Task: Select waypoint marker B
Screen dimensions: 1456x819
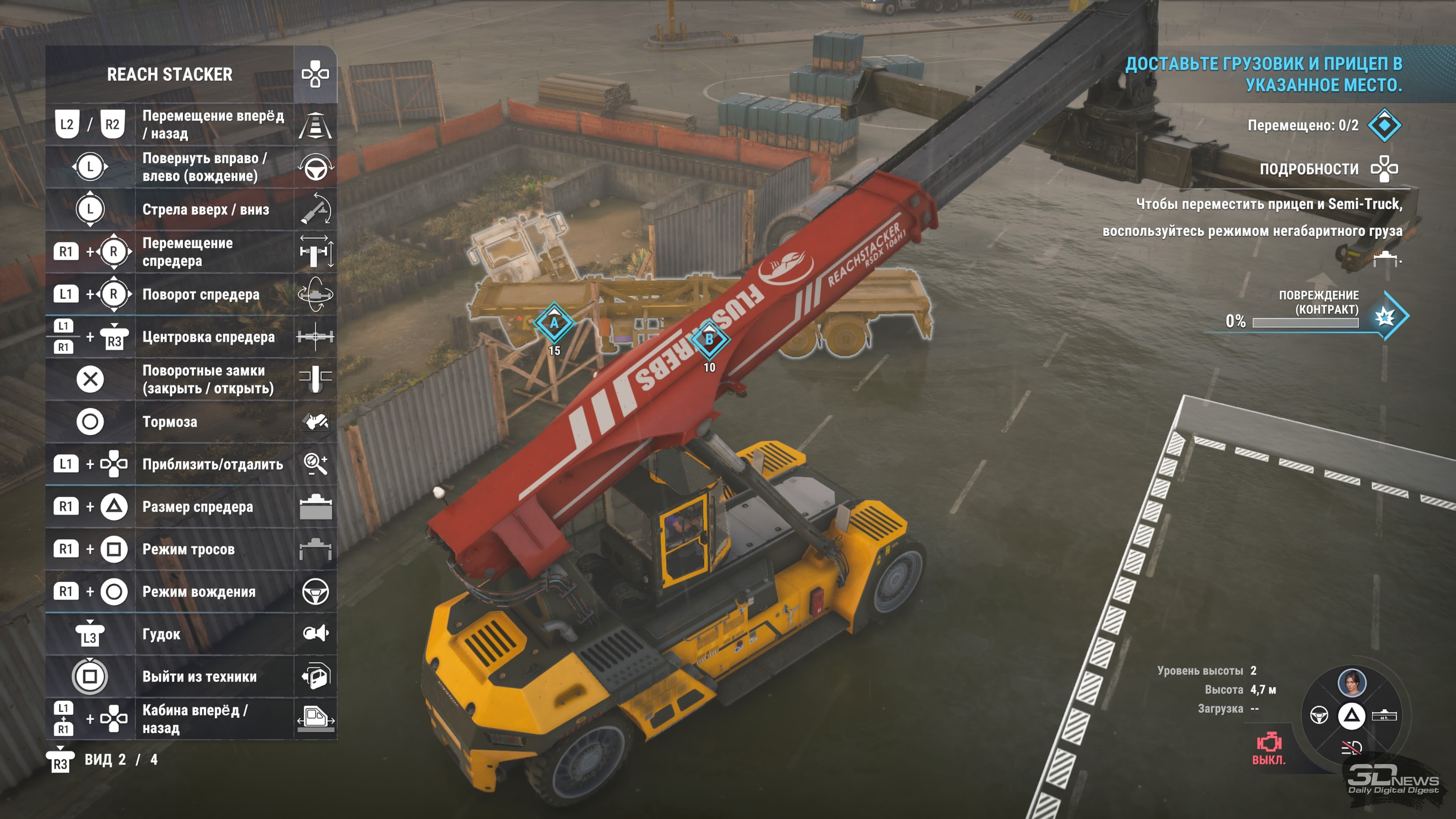Action: 709,340
